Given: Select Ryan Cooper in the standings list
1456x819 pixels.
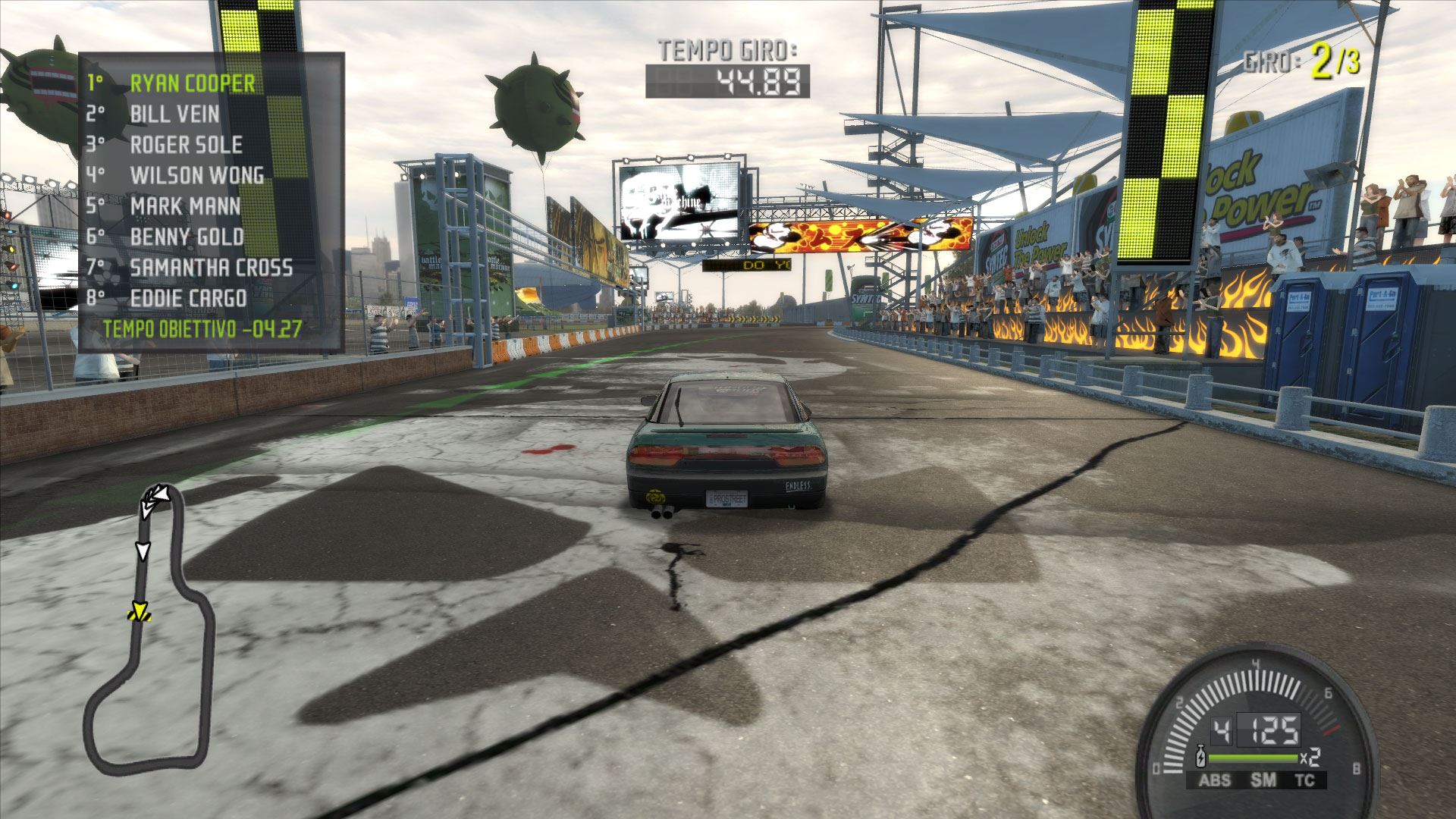Looking at the screenshot, I should coord(192,83).
